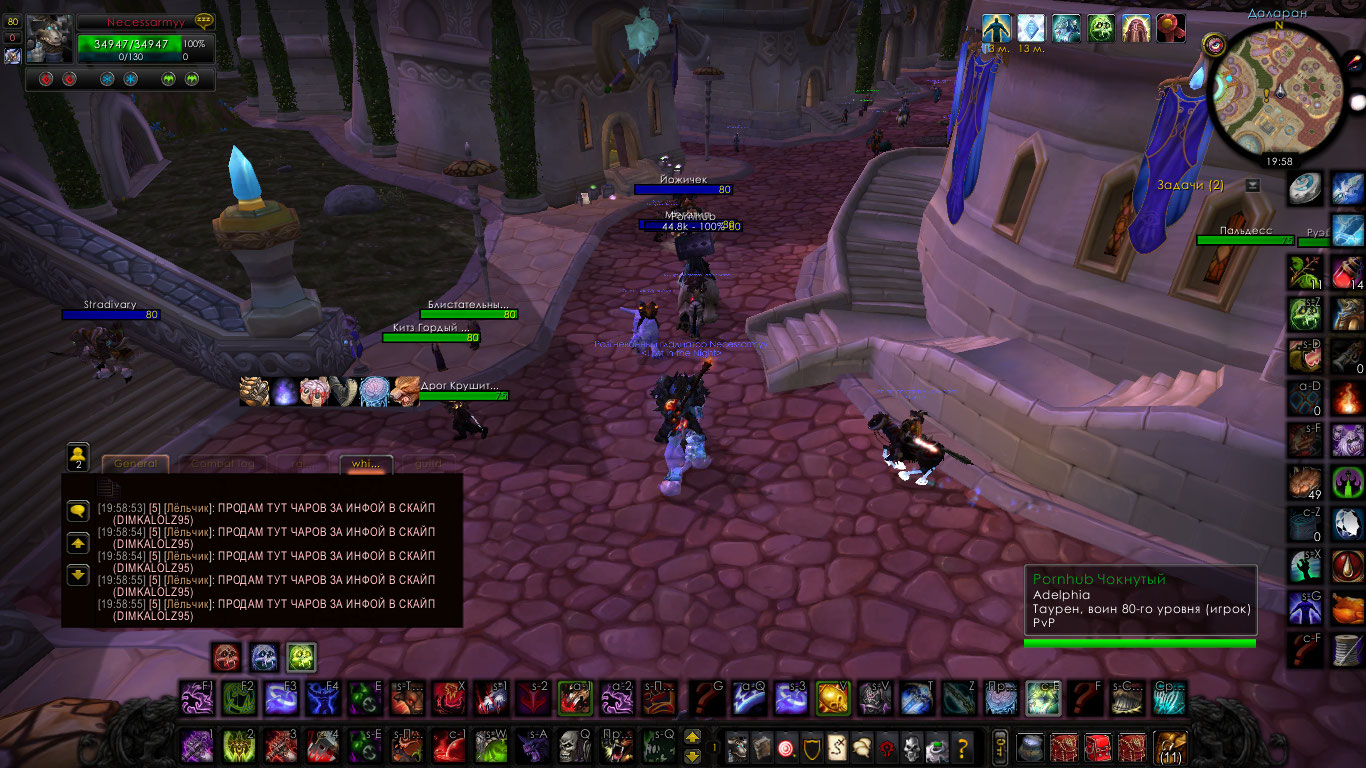1366x768 pixels.
Task: Open the chat menu speech bubble button
Action: [78, 511]
